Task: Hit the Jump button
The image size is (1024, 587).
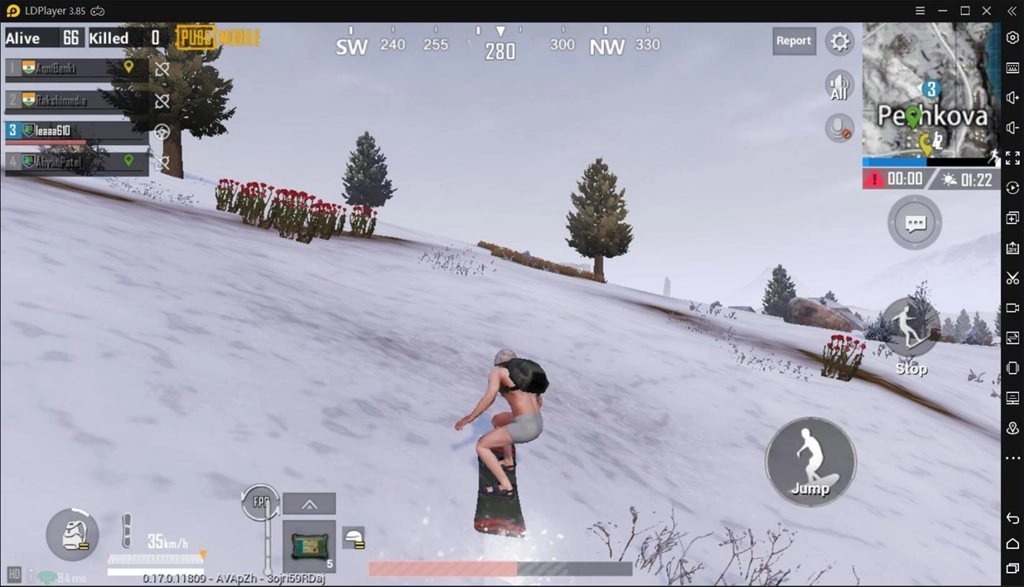Action: pyautogui.click(x=810, y=462)
